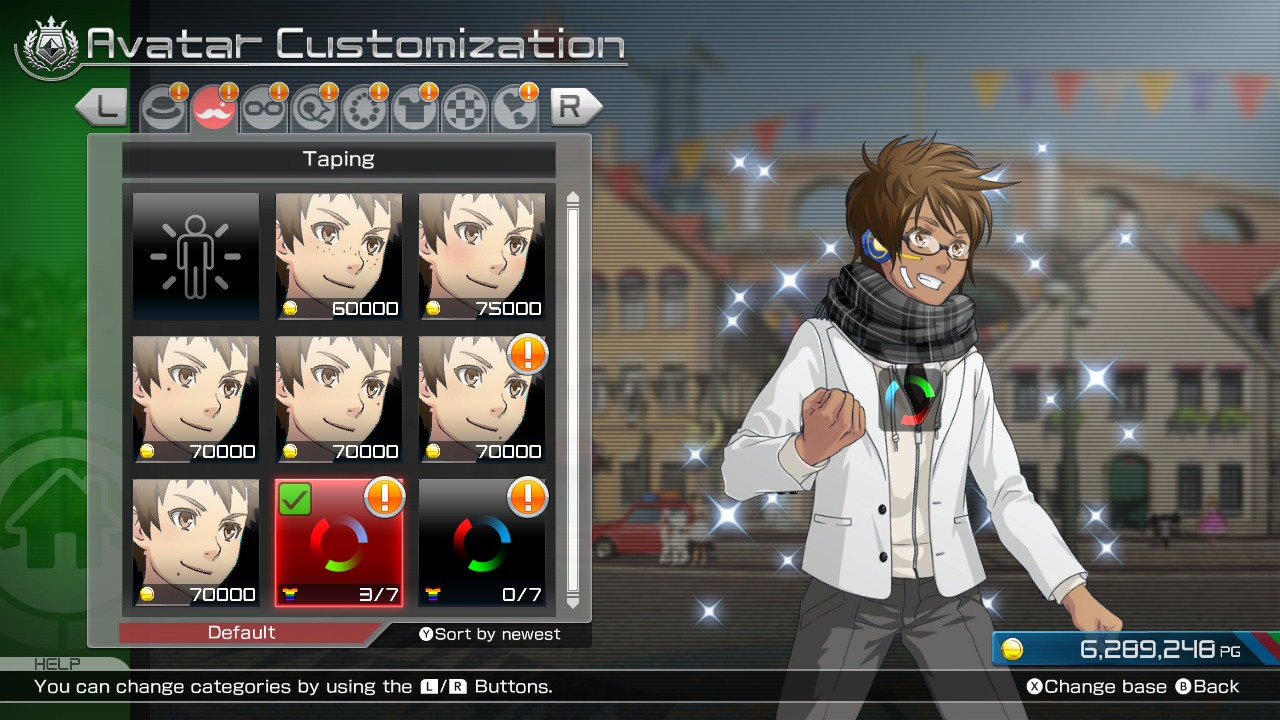Switch to the hearts category tab
The width and height of the screenshot is (1280, 720).
click(x=515, y=109)
